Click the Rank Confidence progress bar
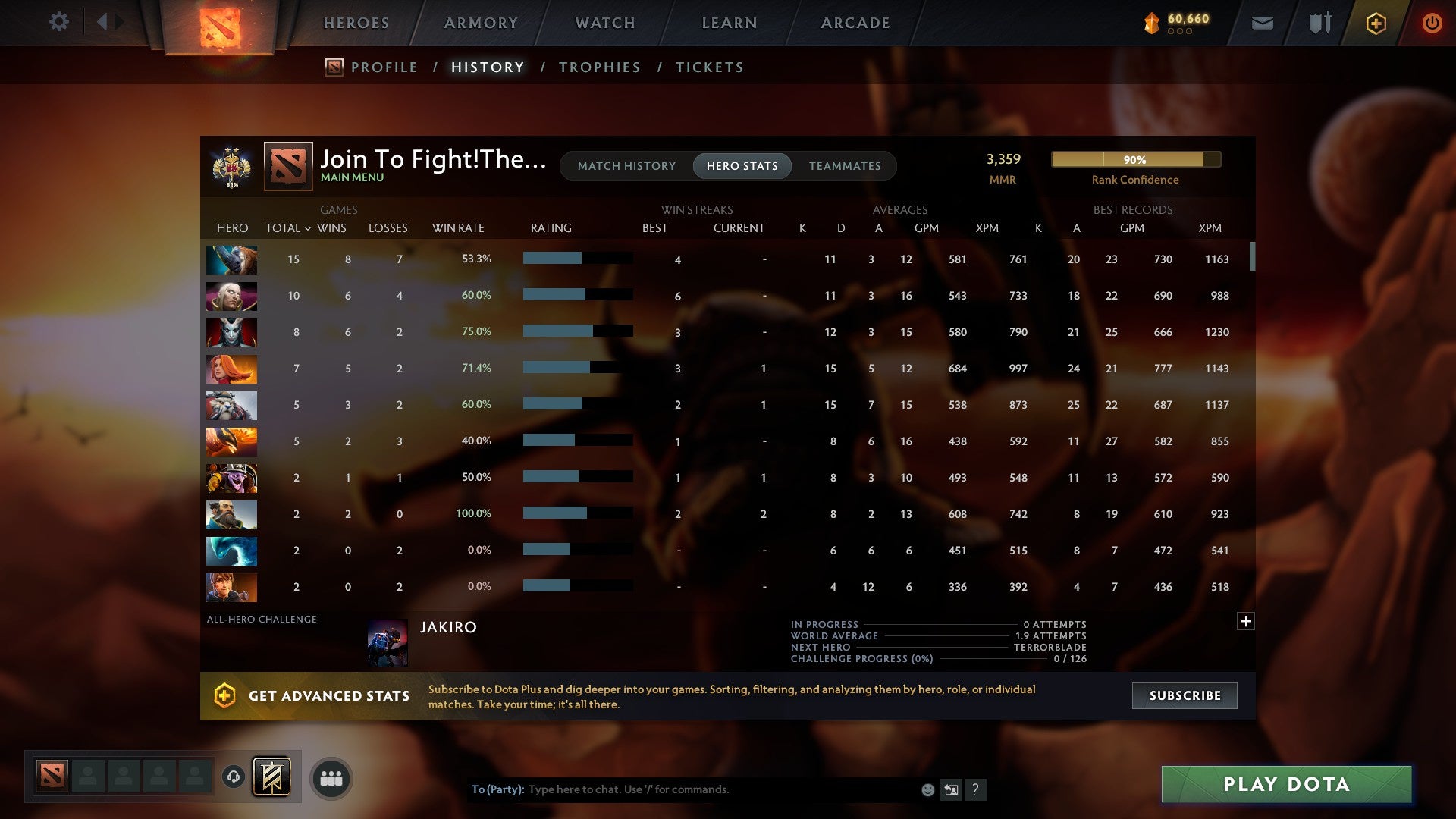Screen dimensions: 1456x819 coord(1135,159)
